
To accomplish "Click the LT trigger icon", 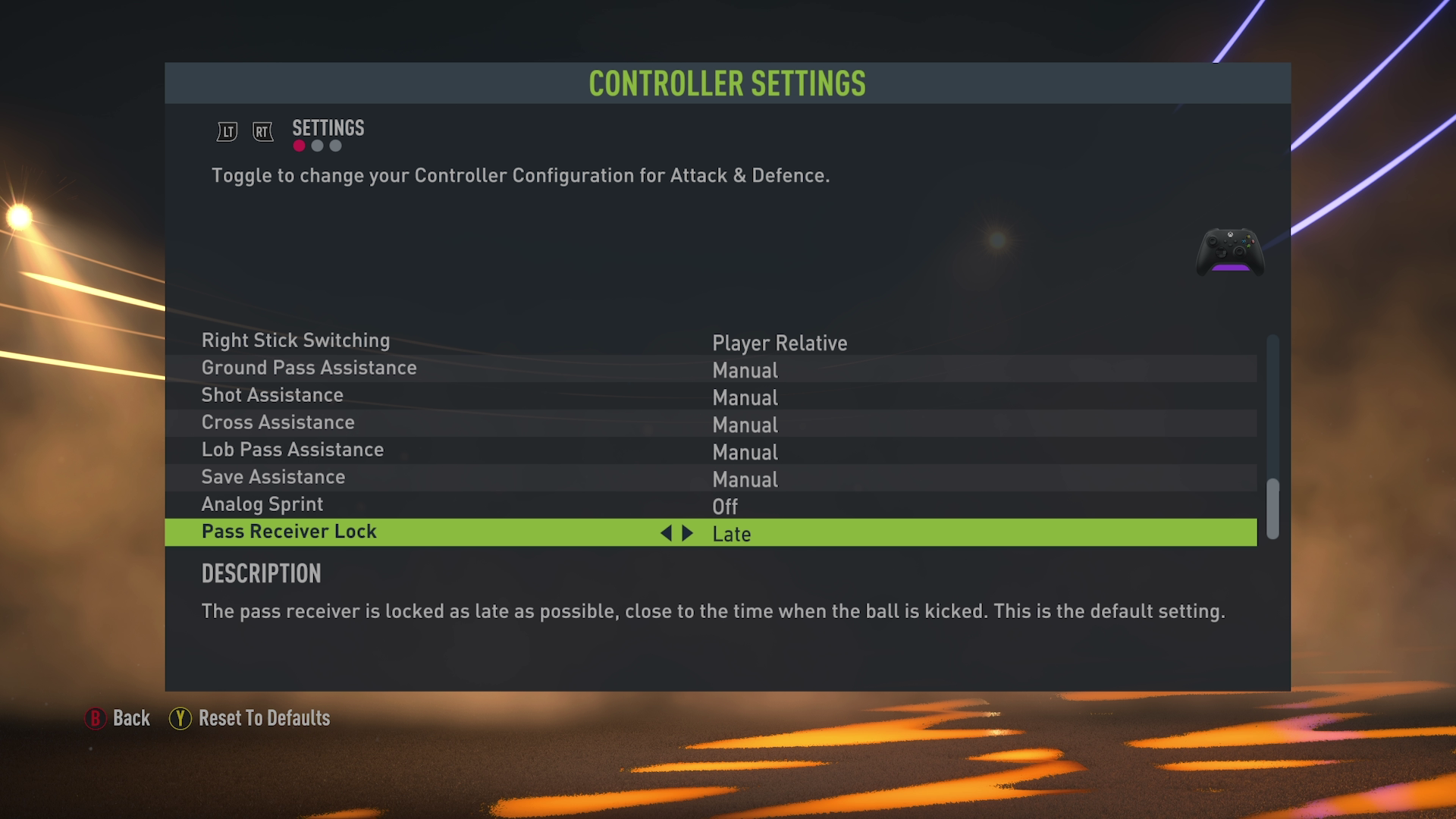I will 224,130.
